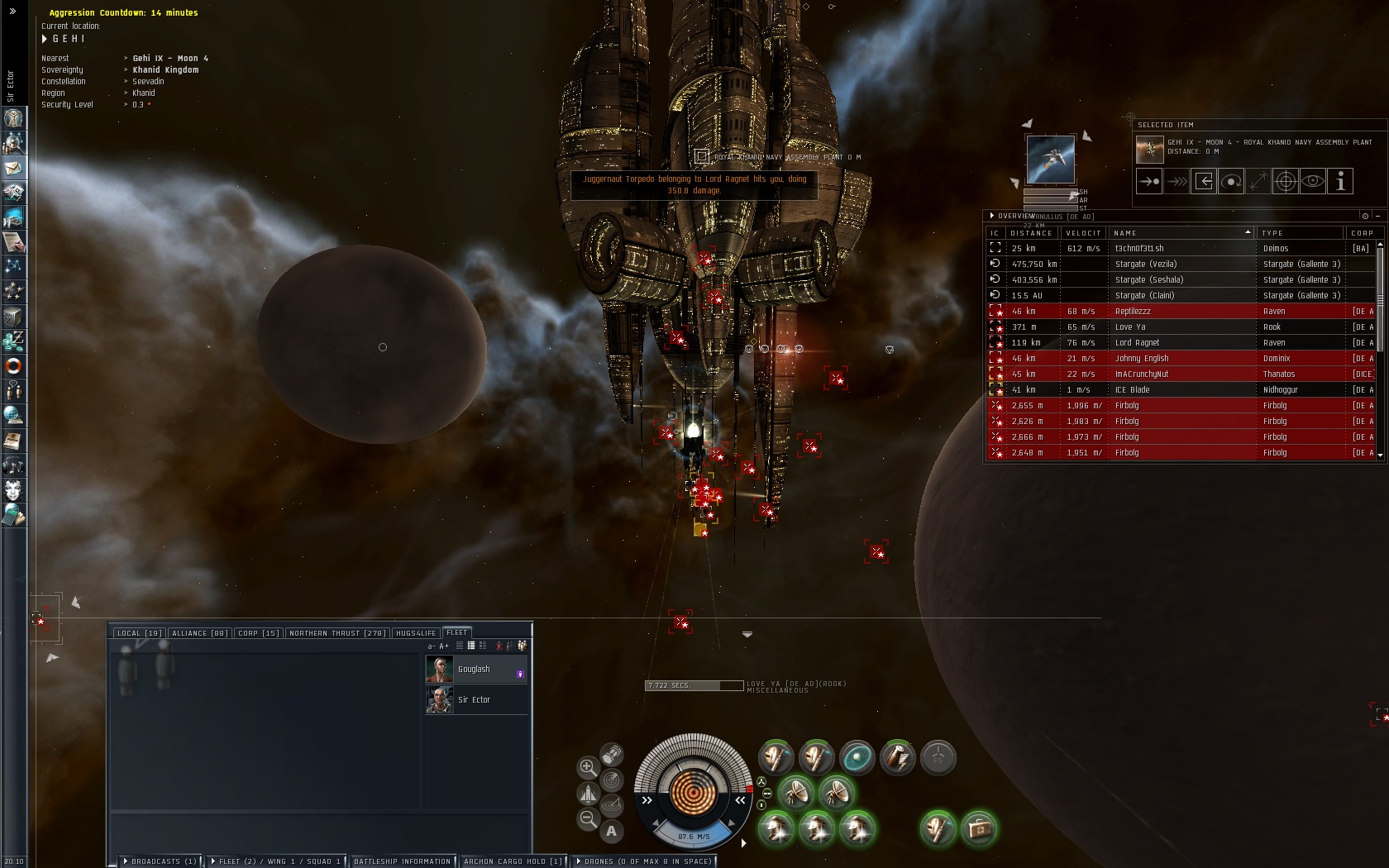1389x868 pixels.
Task: Click Gouglash in the fleet member list
Action: pyautogui.click(x=475, y=669)
